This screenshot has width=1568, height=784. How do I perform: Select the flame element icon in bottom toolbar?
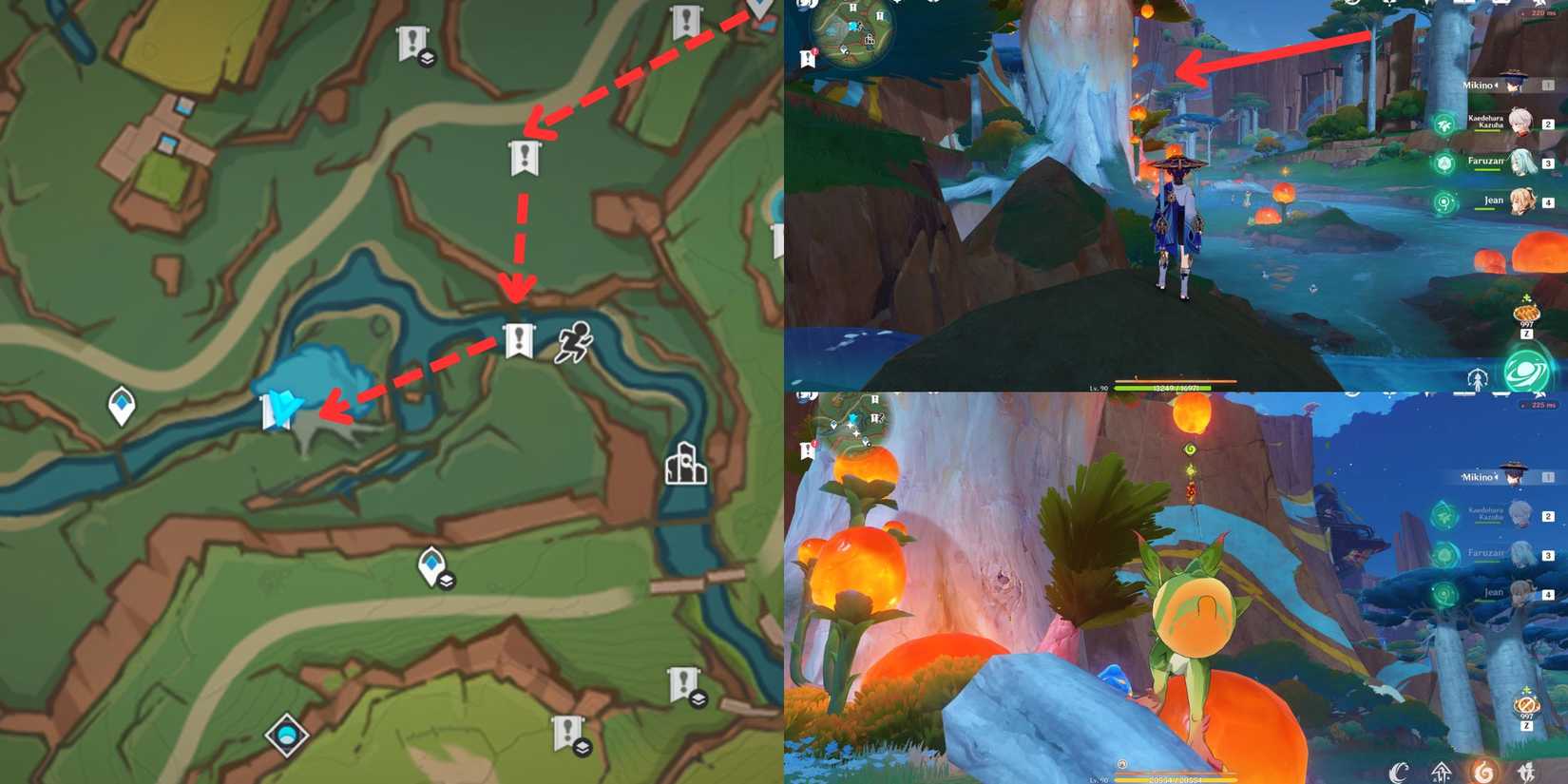(x=1485, y=771)
